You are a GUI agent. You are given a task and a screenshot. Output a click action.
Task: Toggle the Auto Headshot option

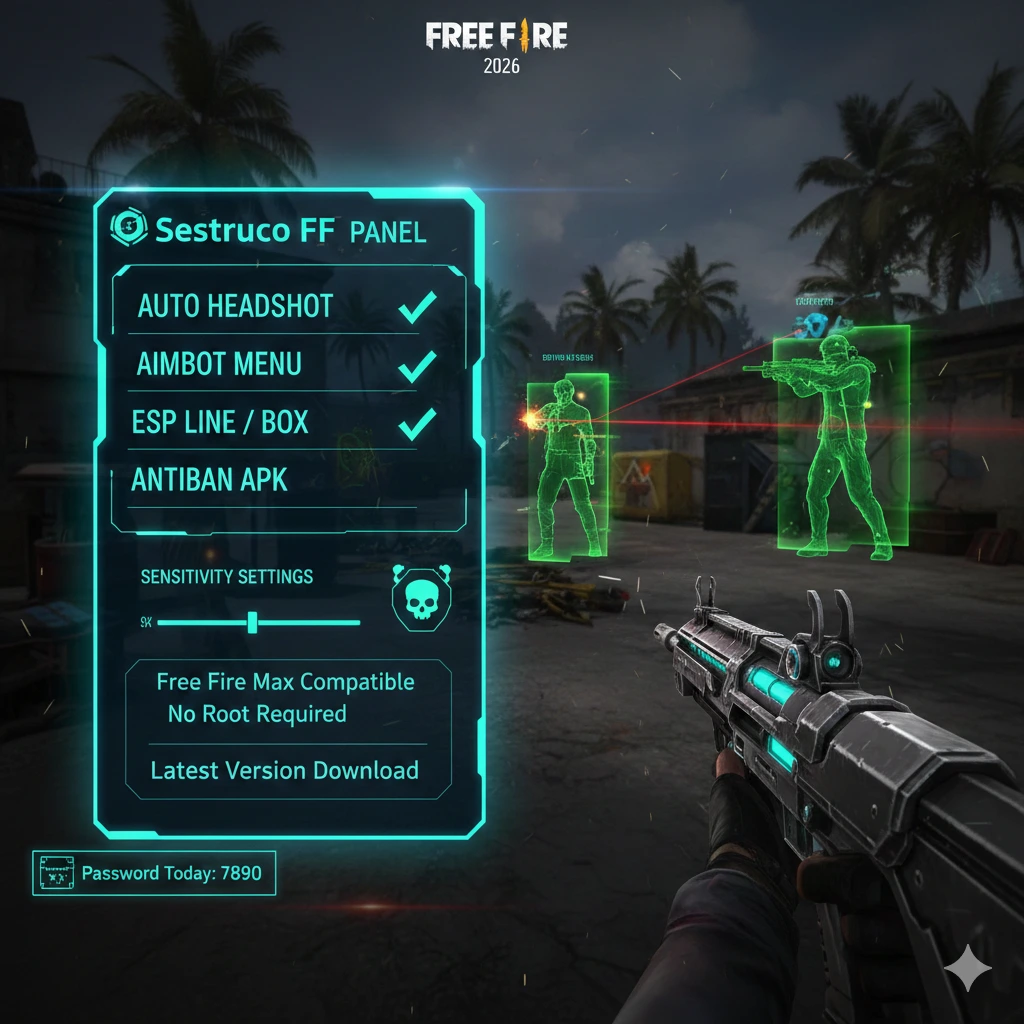pos(416,309)
